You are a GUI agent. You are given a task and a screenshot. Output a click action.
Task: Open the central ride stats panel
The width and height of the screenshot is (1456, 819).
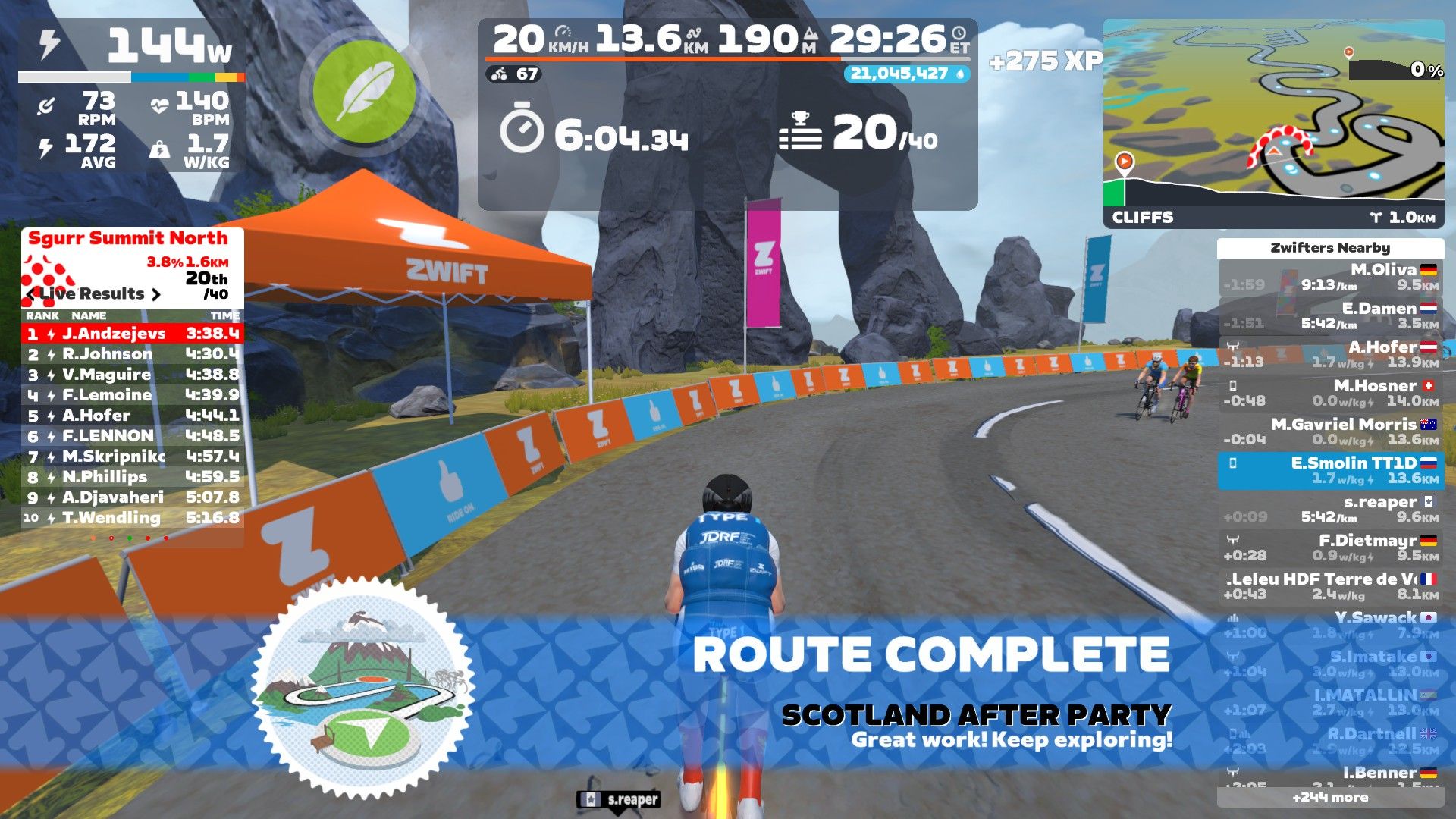pos(726,114)
